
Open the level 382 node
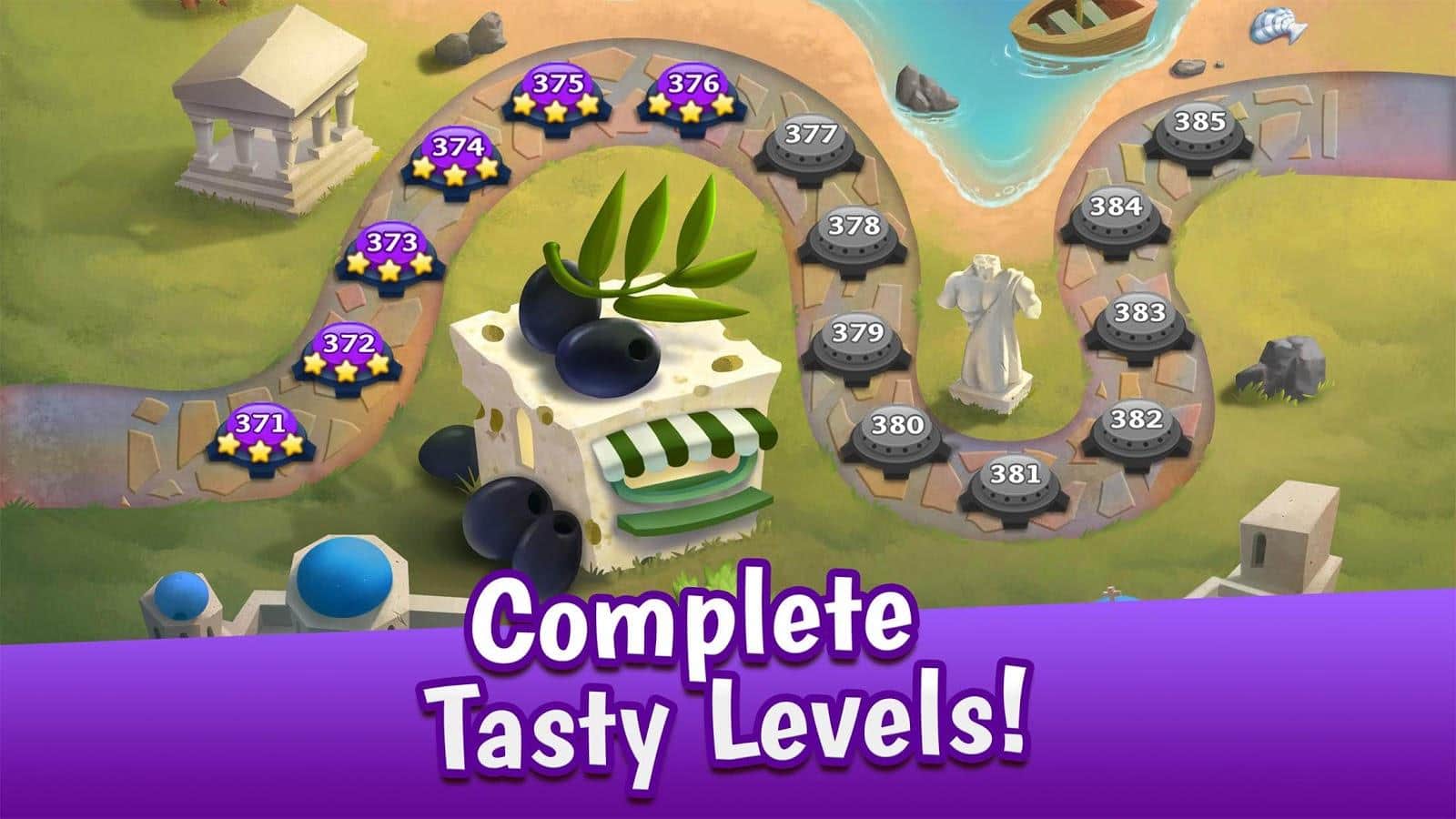[1136, 429]
